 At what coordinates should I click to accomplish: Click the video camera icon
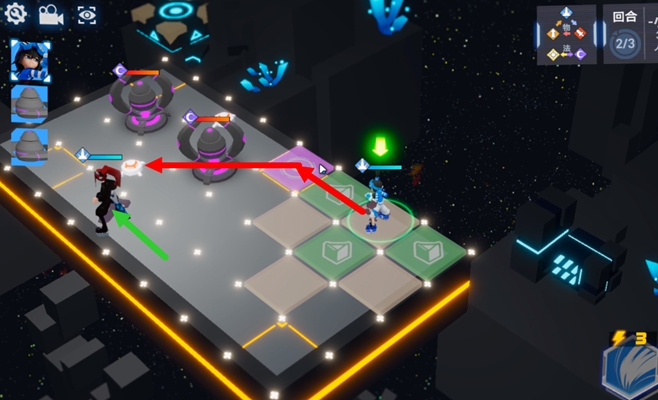50,14
